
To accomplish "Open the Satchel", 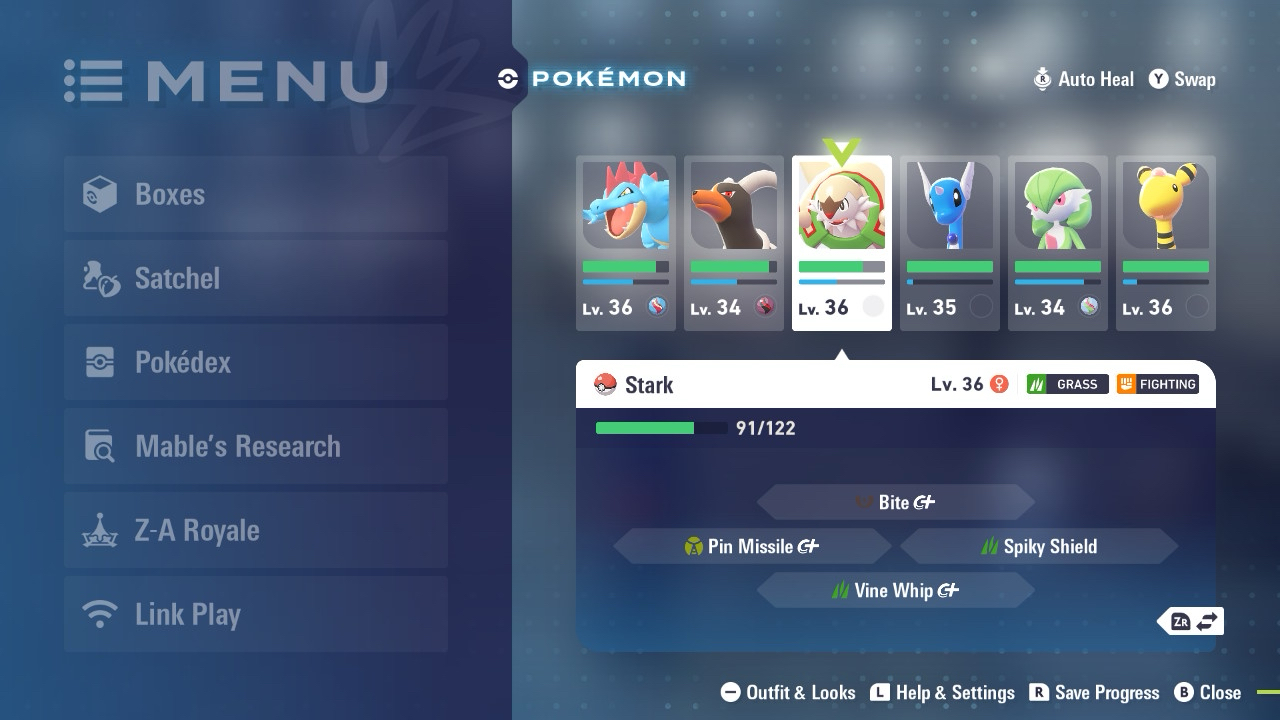I will (256, 278).
